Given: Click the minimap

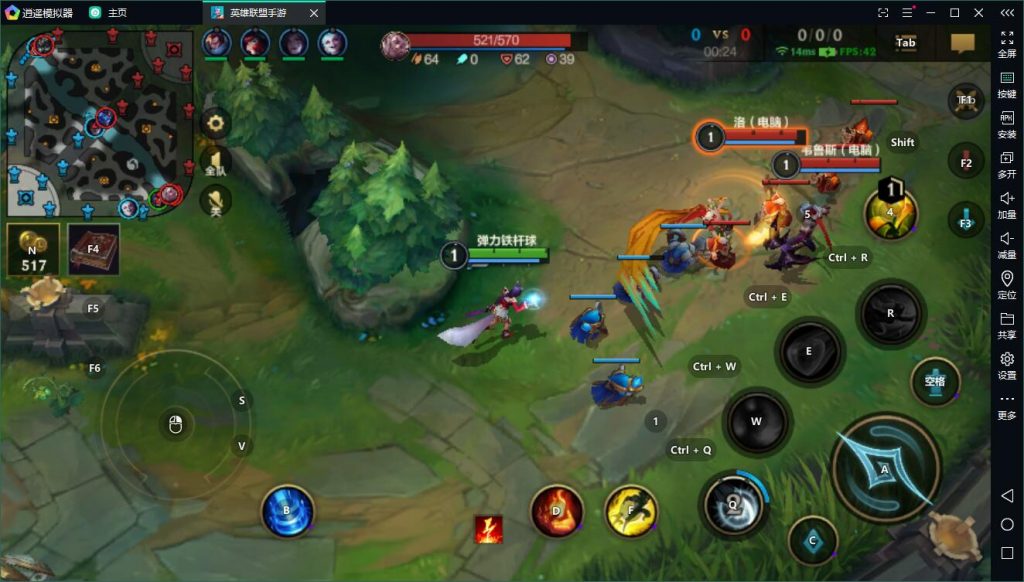Looking at the screenshot, I should tap(98, 118).
